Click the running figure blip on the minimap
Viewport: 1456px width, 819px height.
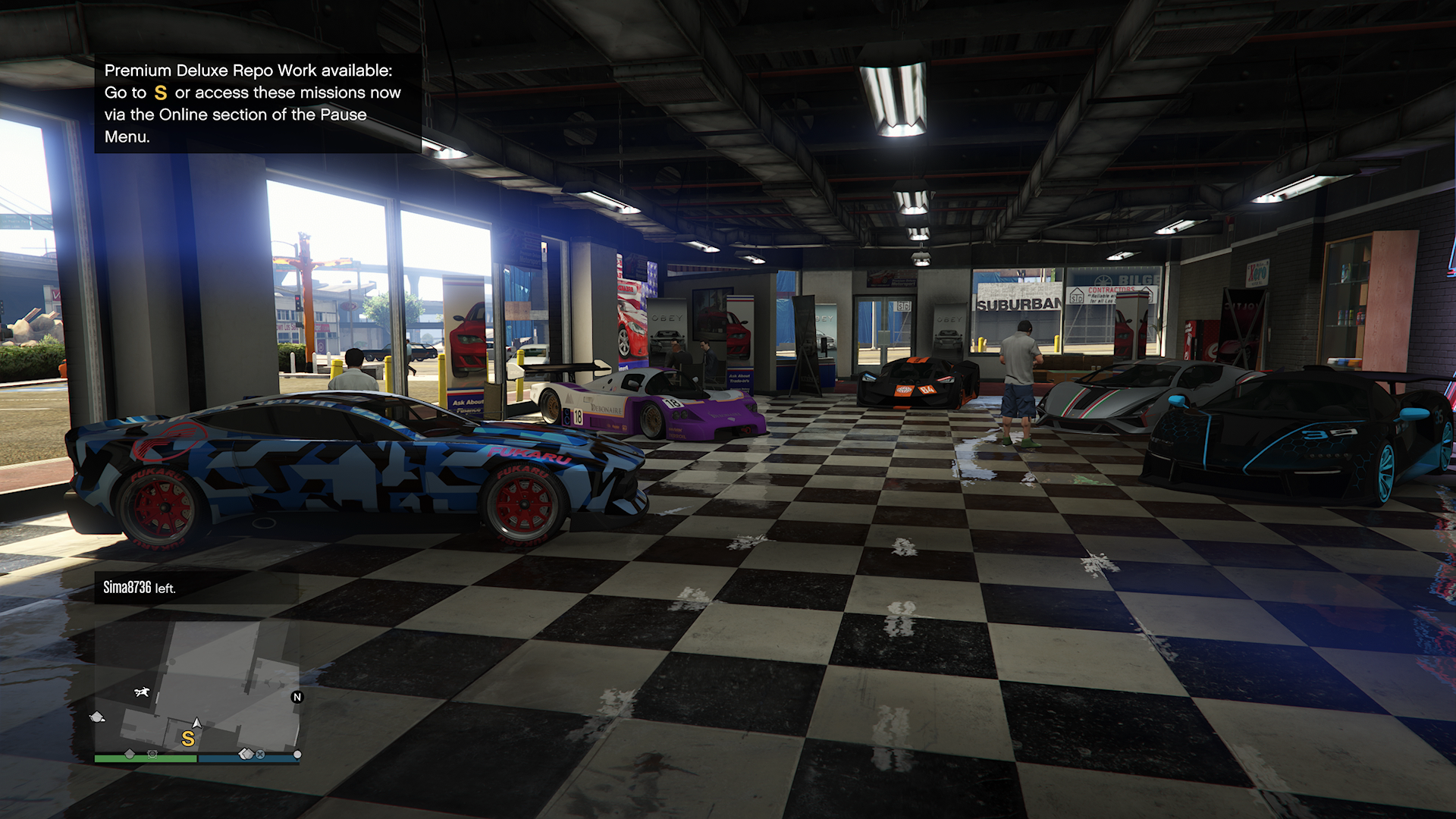click(142, 692)
